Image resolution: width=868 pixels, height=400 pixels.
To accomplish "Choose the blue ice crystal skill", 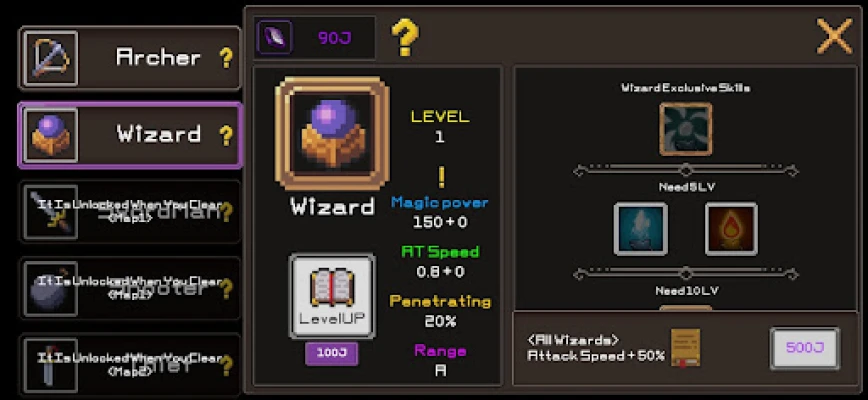I will [640, 229].
